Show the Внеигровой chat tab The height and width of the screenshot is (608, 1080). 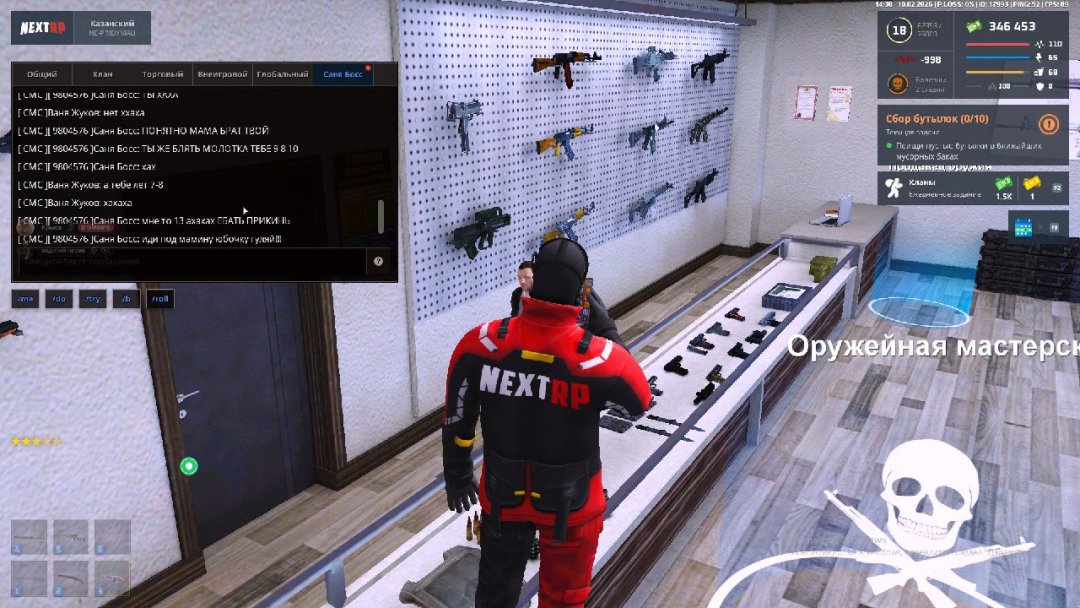[x=222, y=75]
